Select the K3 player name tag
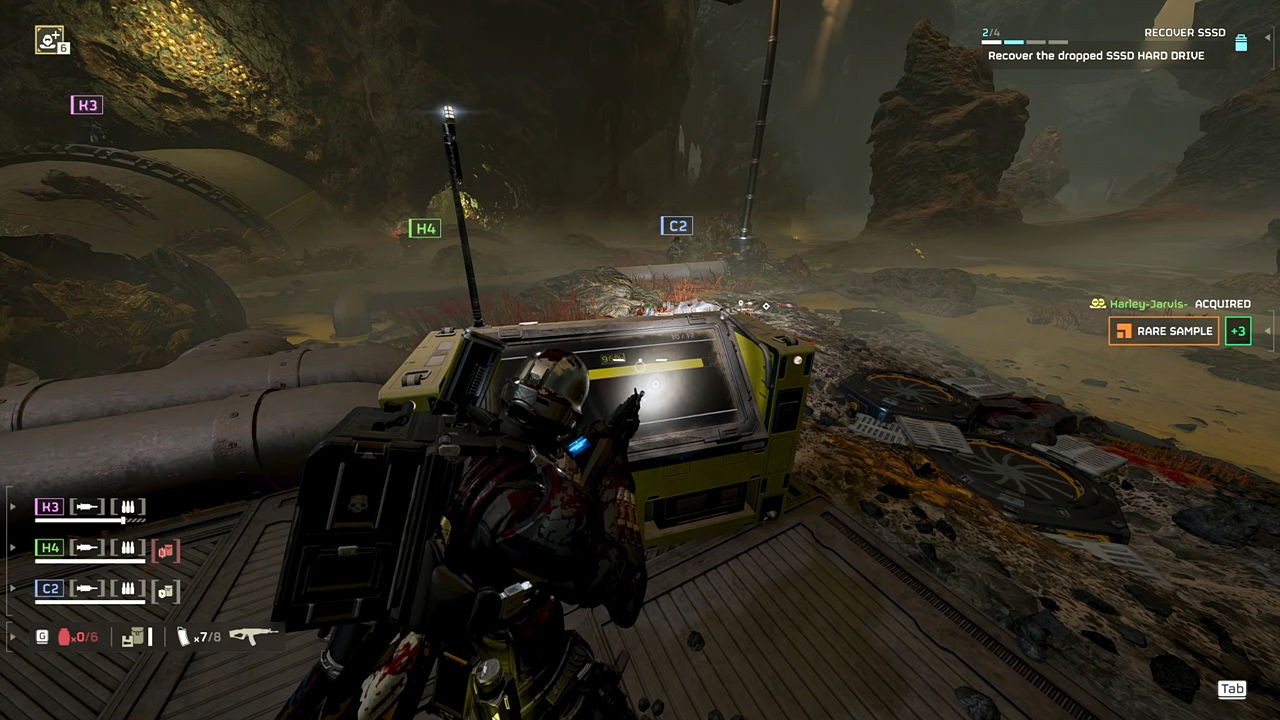Image resolution: width=1280 pixels, height=720 pixels. (86, 105)
